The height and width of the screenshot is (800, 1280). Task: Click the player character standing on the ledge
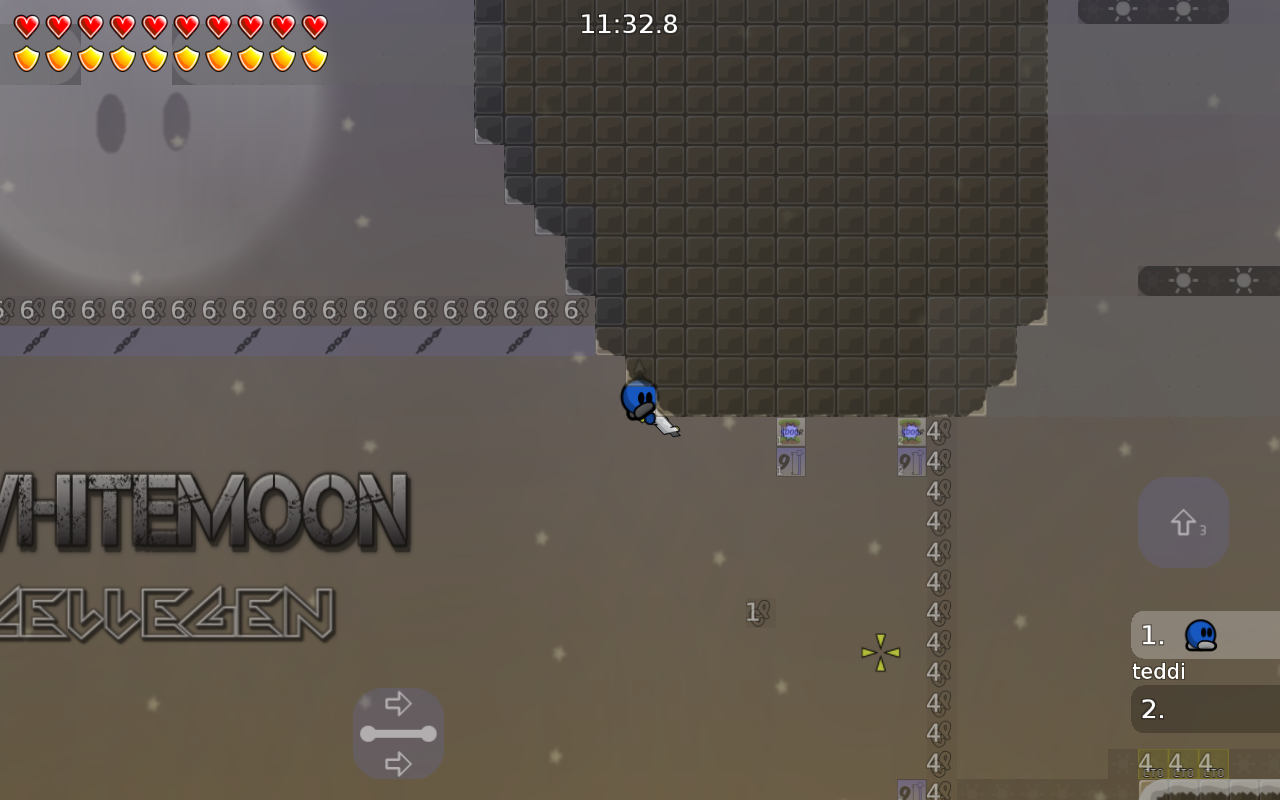640,398
